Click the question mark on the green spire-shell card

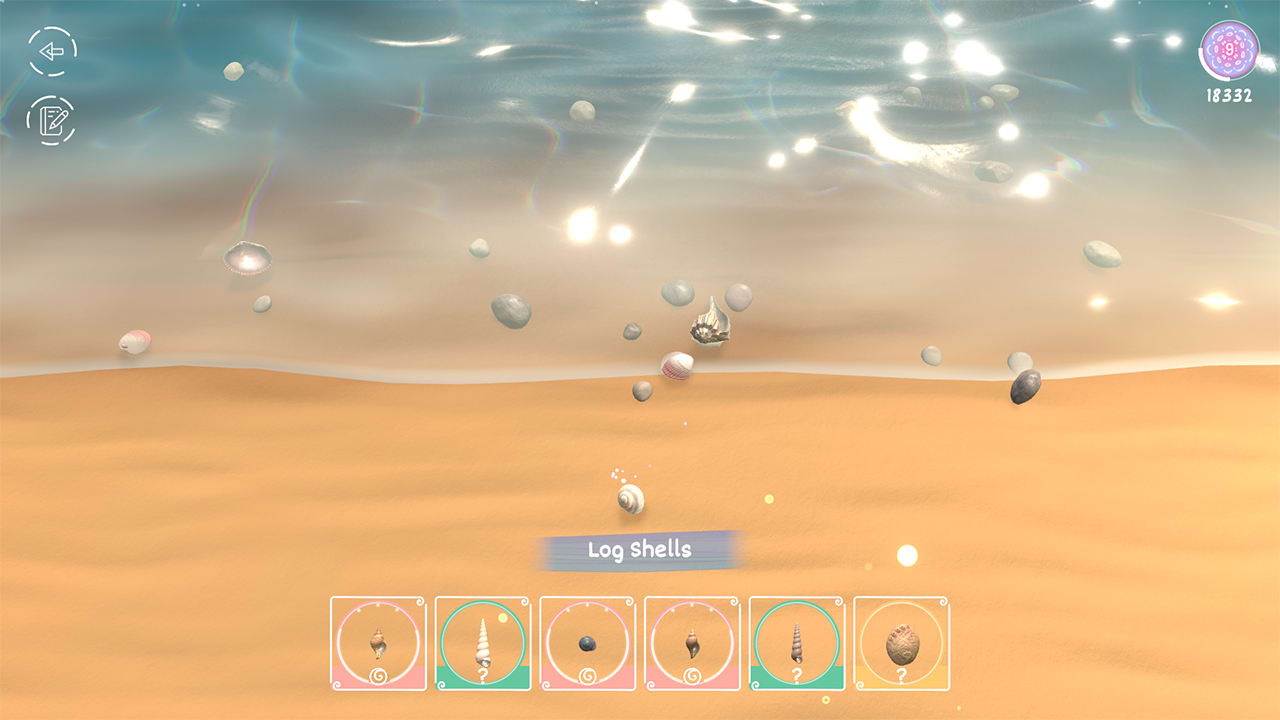tap(795, 677)
